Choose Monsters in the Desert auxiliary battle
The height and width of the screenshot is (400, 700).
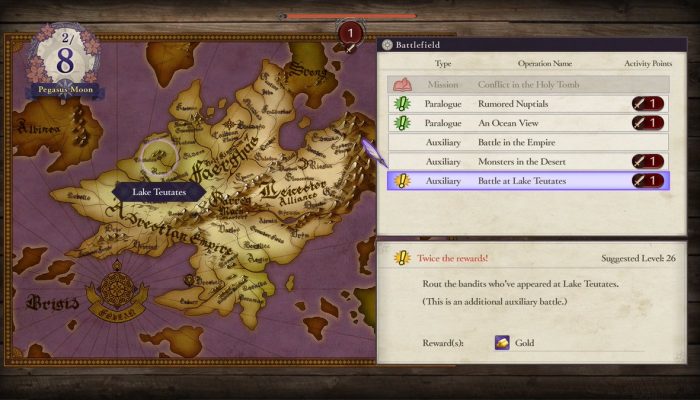(x=527, y=161)
